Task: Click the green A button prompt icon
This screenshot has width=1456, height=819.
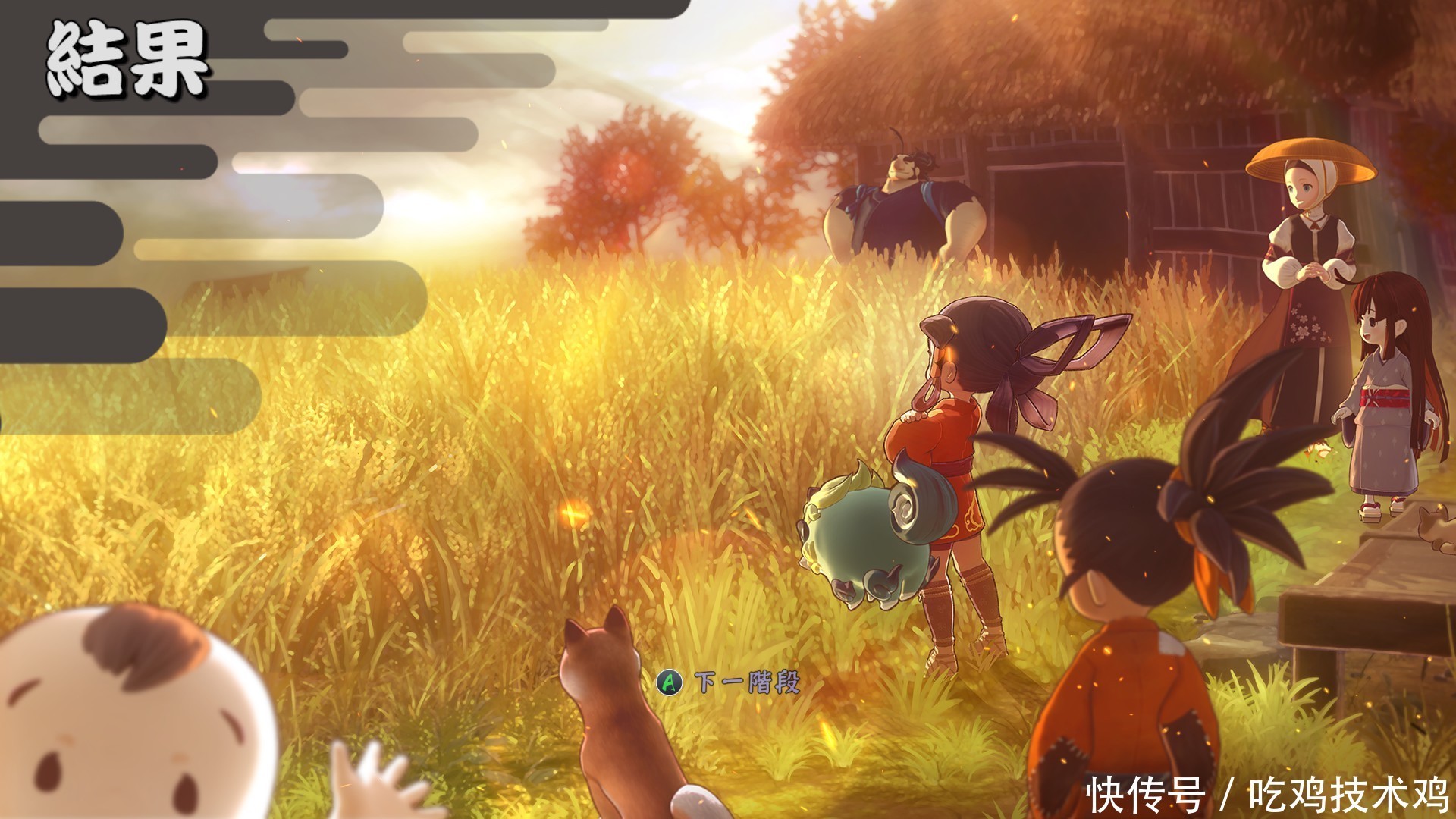Action: tap(670, 682)
